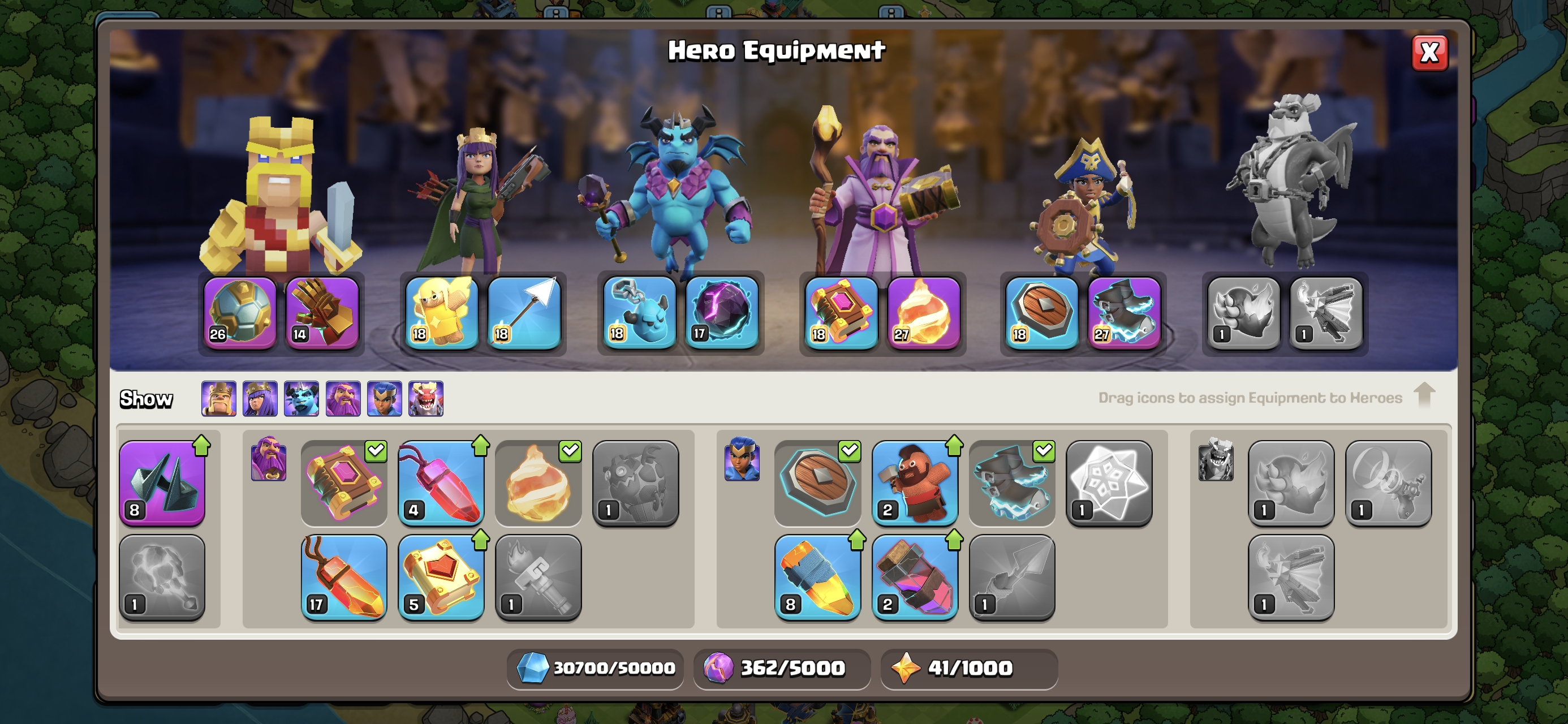
Task: Close the Hero Equipment window
Action: coord(1429,53)
